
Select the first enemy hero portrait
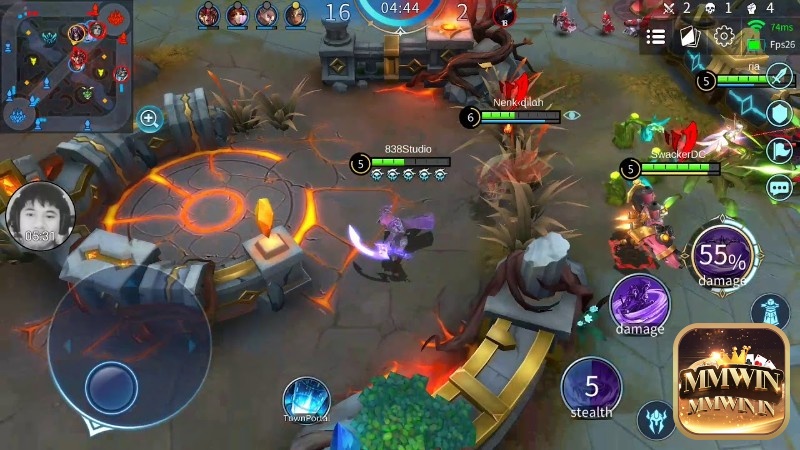tap(208, 14)
